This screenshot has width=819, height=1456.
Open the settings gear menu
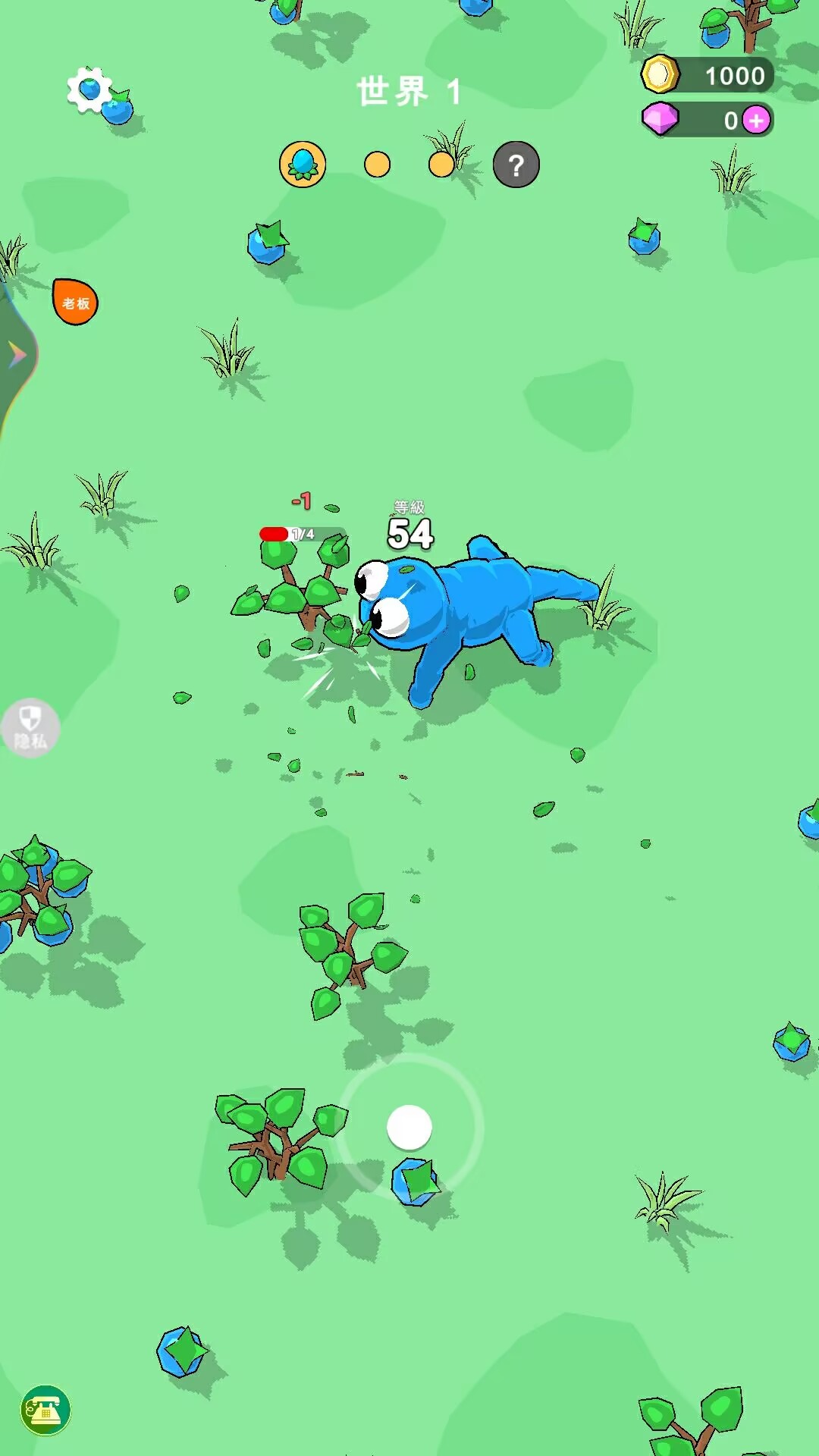tap(89, 89)
